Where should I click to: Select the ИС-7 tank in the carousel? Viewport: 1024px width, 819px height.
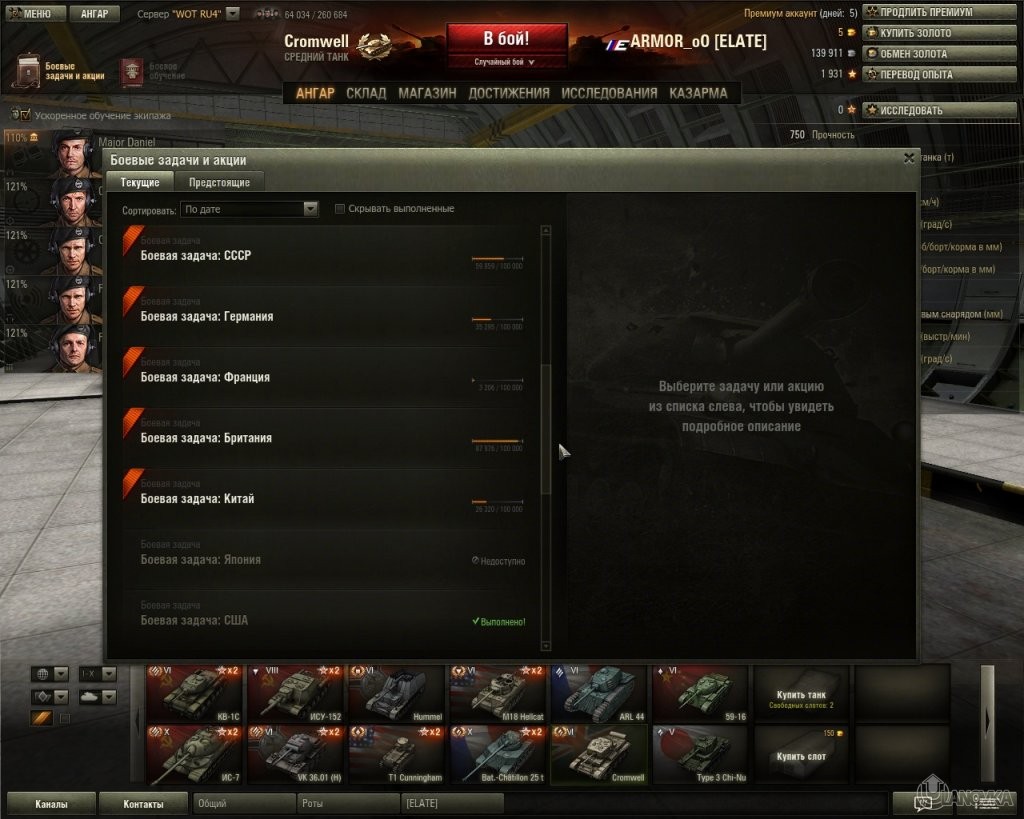click(x=194, y=753)
